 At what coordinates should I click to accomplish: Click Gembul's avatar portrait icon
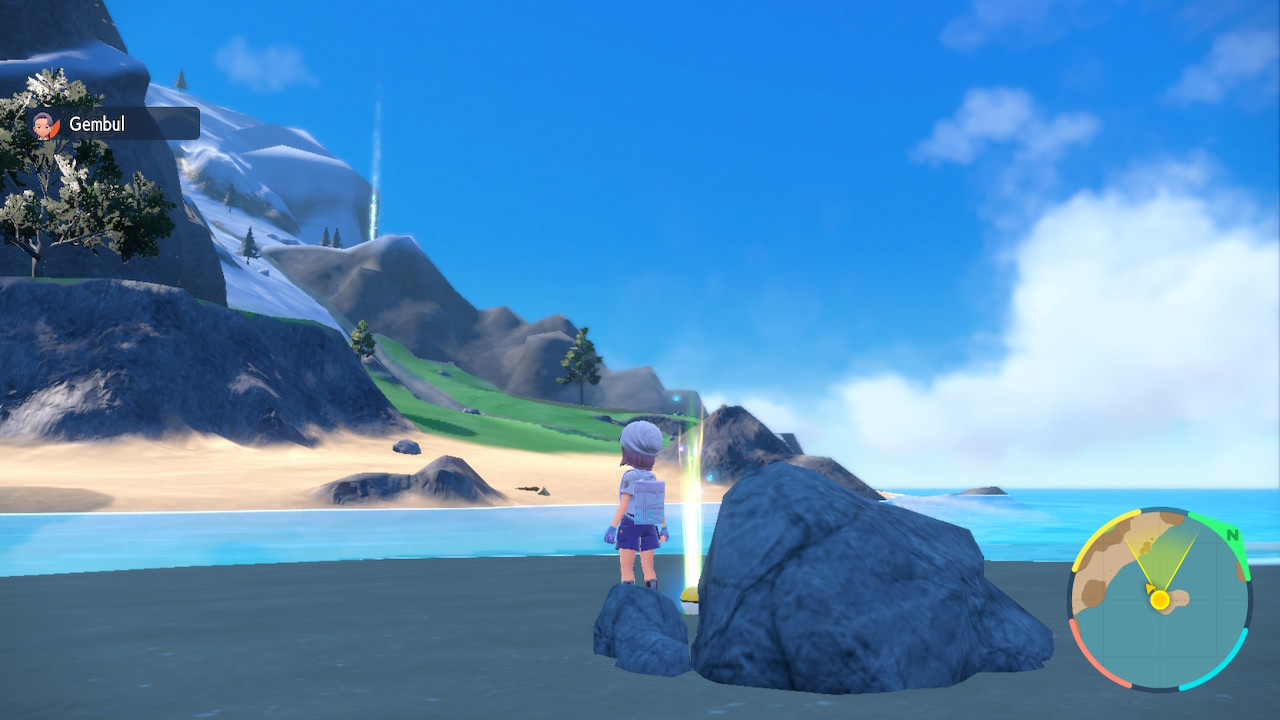pos(42,124)
